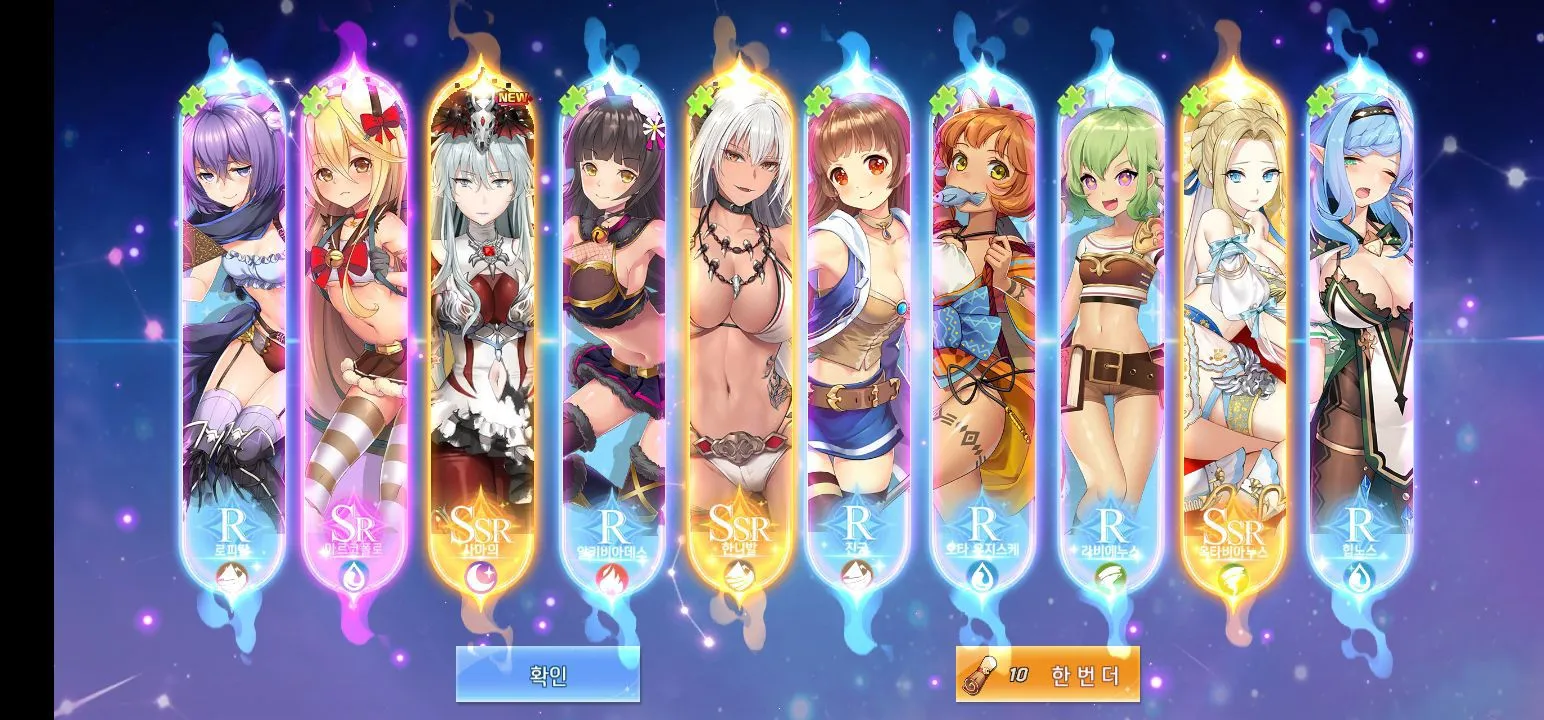Summon again with the 한번더 button
The height and width of the screenshot is (720, 1544).
click(1047, 674)
